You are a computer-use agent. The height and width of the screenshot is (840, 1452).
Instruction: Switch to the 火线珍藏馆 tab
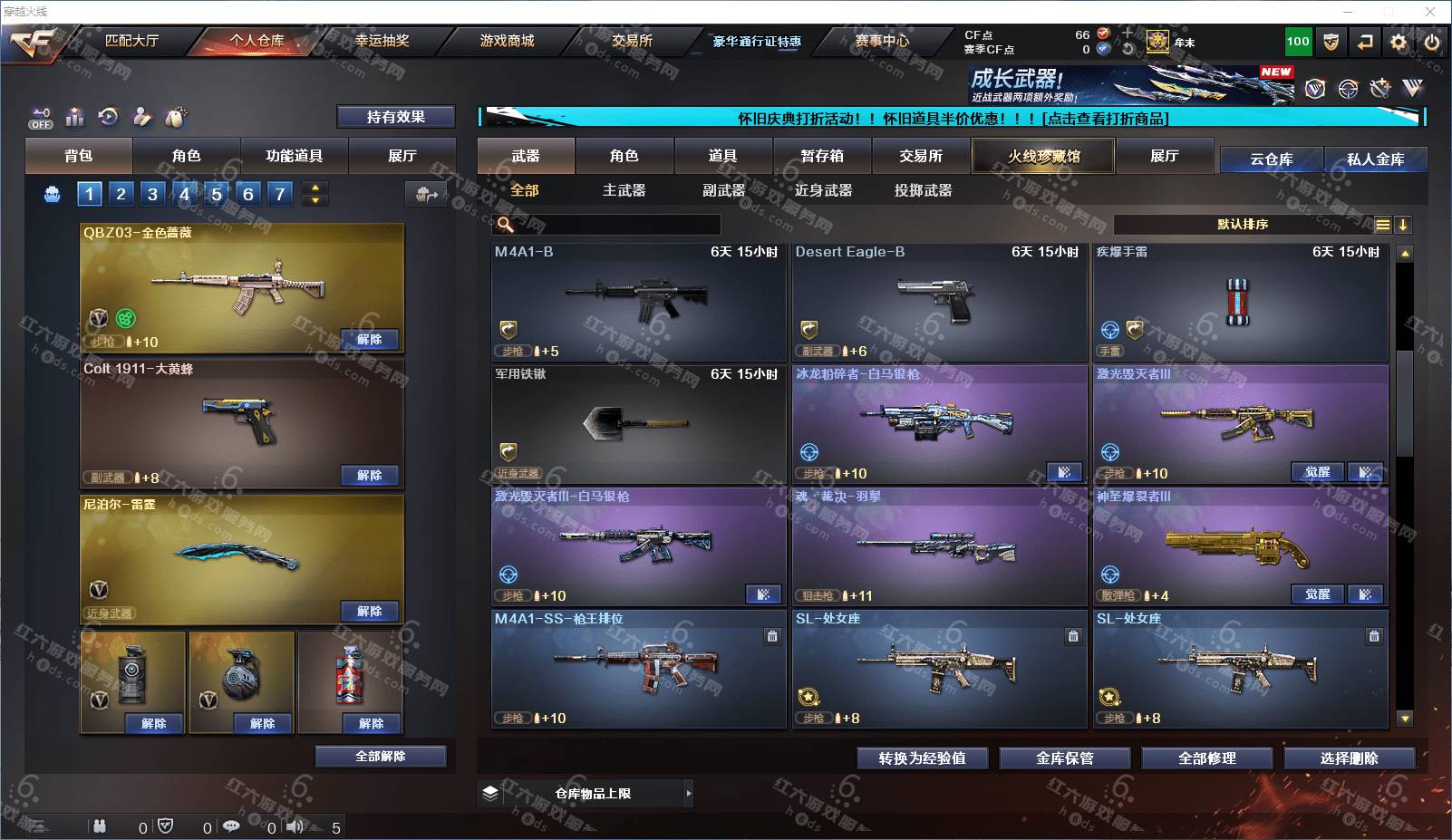(x=1043, y=156)
